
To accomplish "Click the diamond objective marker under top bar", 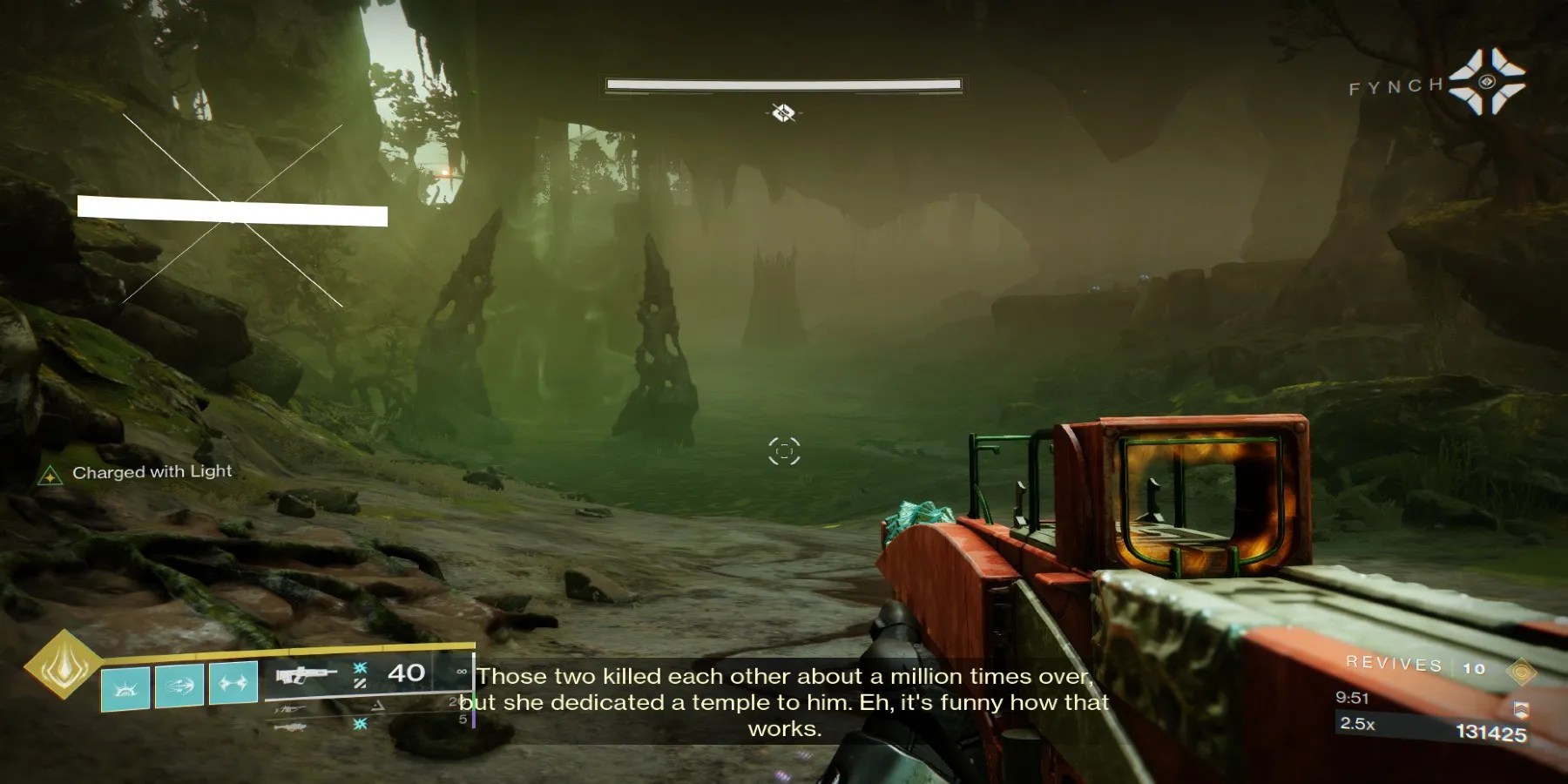I will (x=783, y=112).
